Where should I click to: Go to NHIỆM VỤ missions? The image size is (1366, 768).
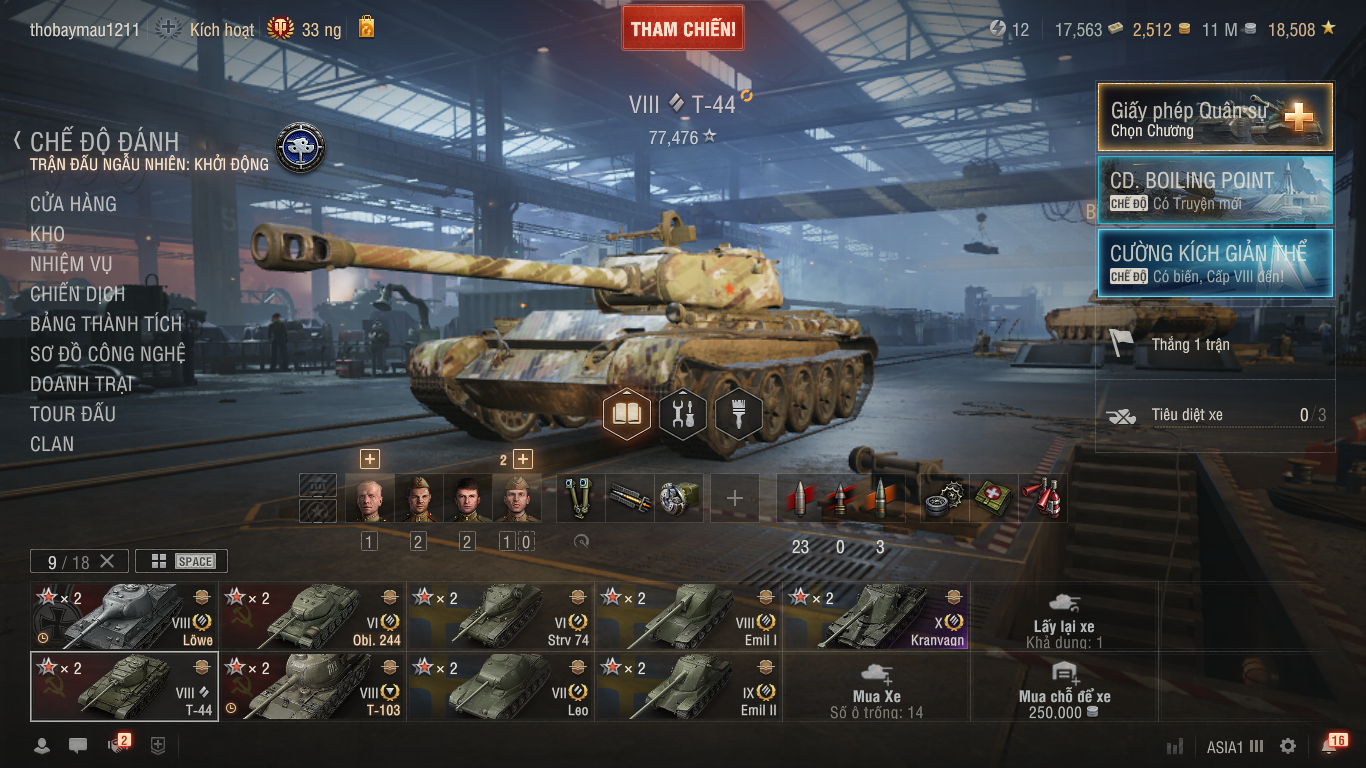click(x=71, y=264)
